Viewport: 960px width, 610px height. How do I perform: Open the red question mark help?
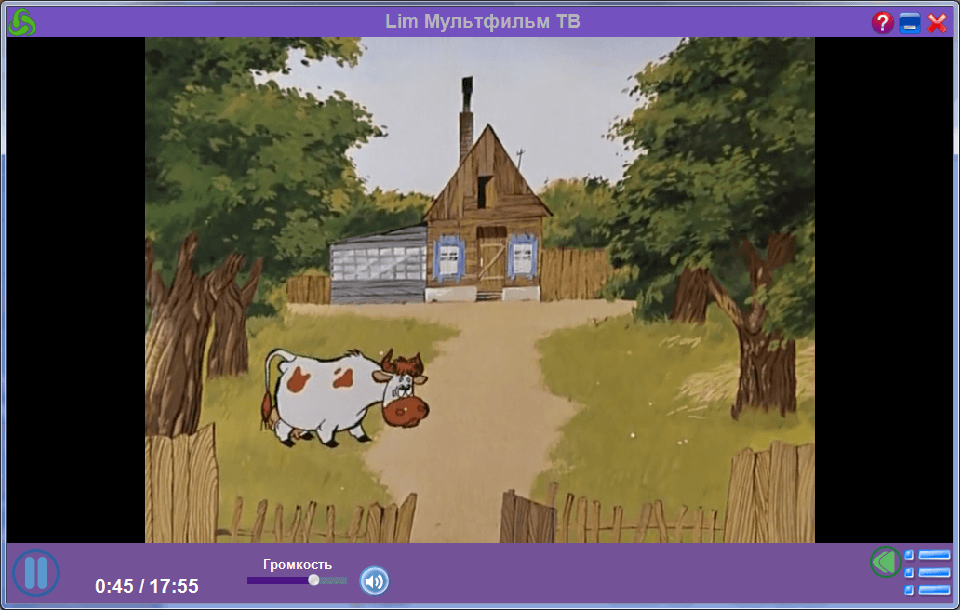(x=882, y=23)
